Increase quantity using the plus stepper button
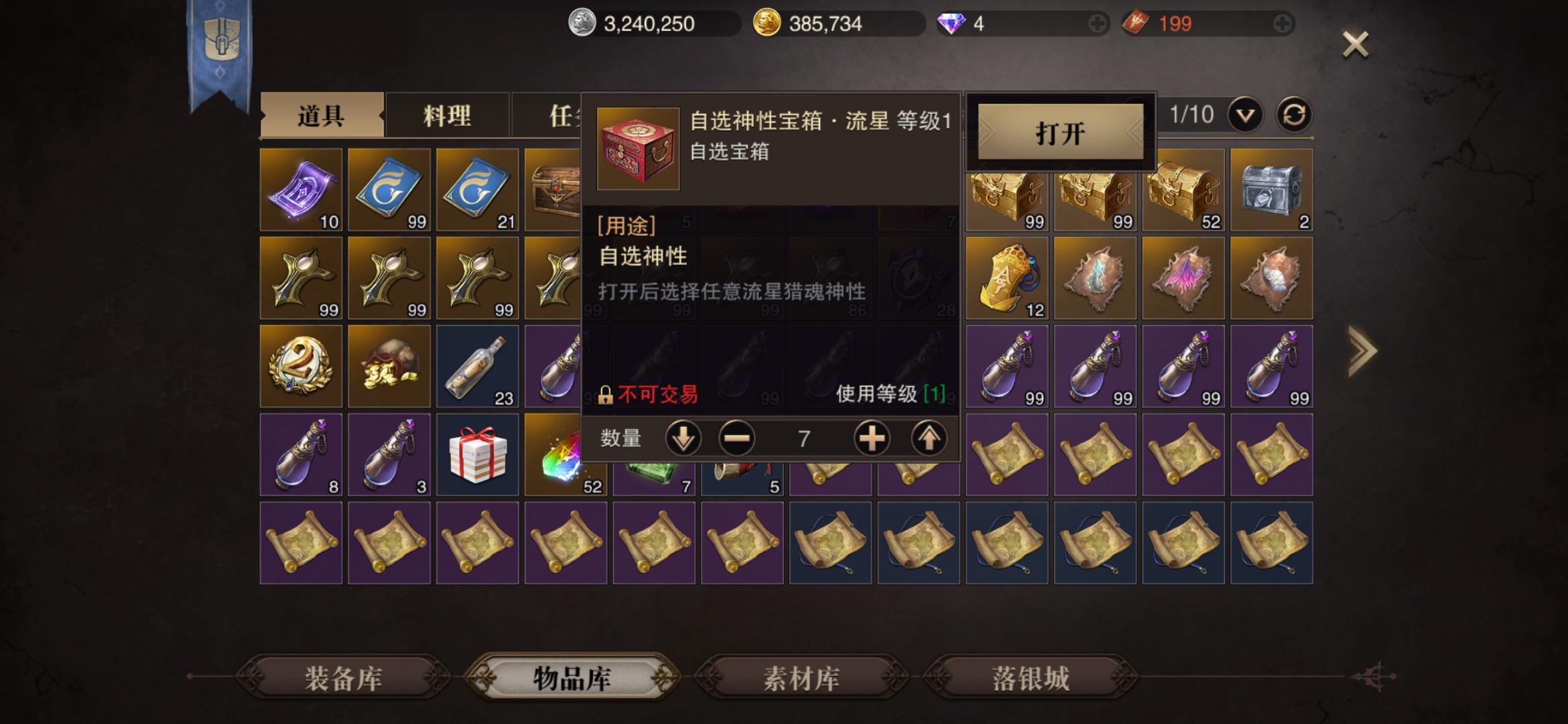The height and width of the screenshot is (724, 1568). point(872,438)
